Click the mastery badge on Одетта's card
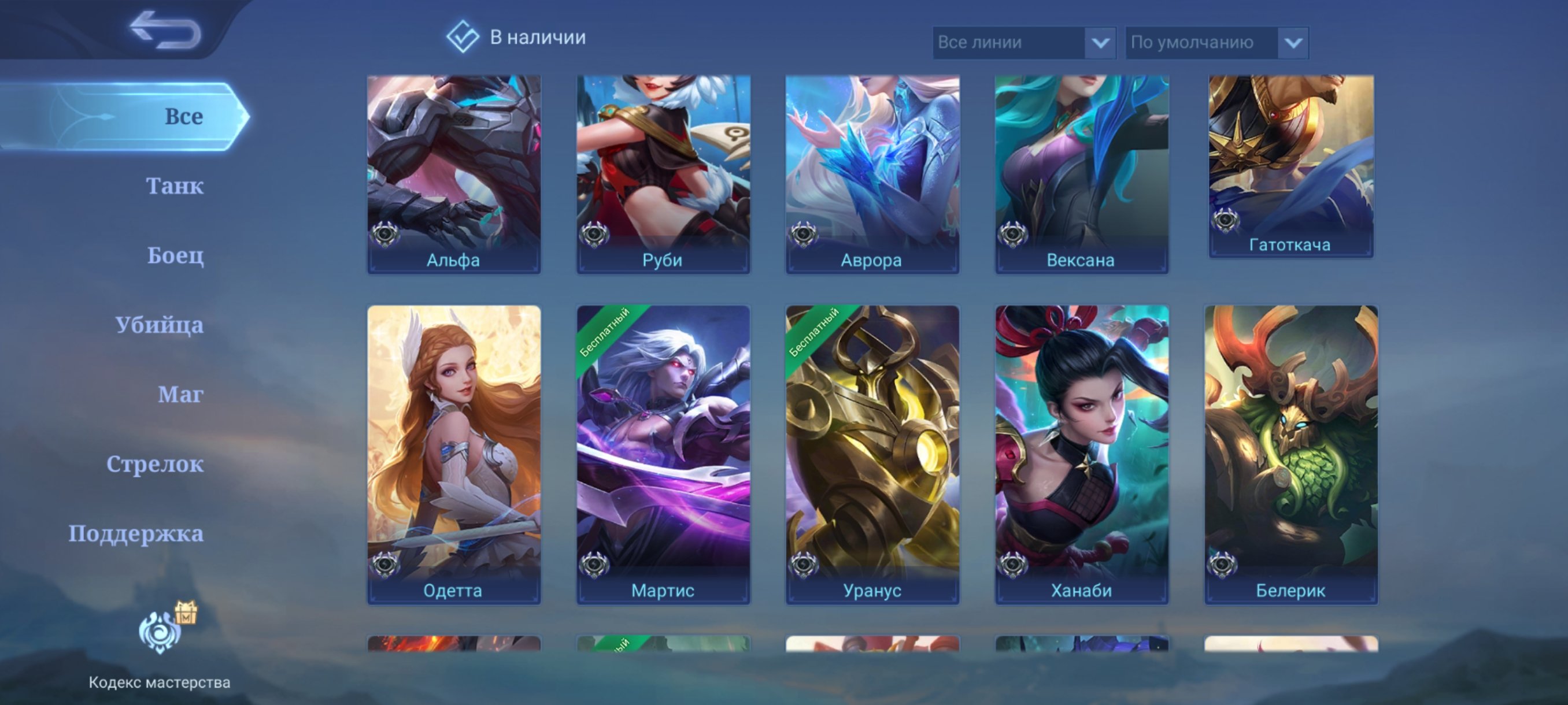1568x705 pixels. 383,565
